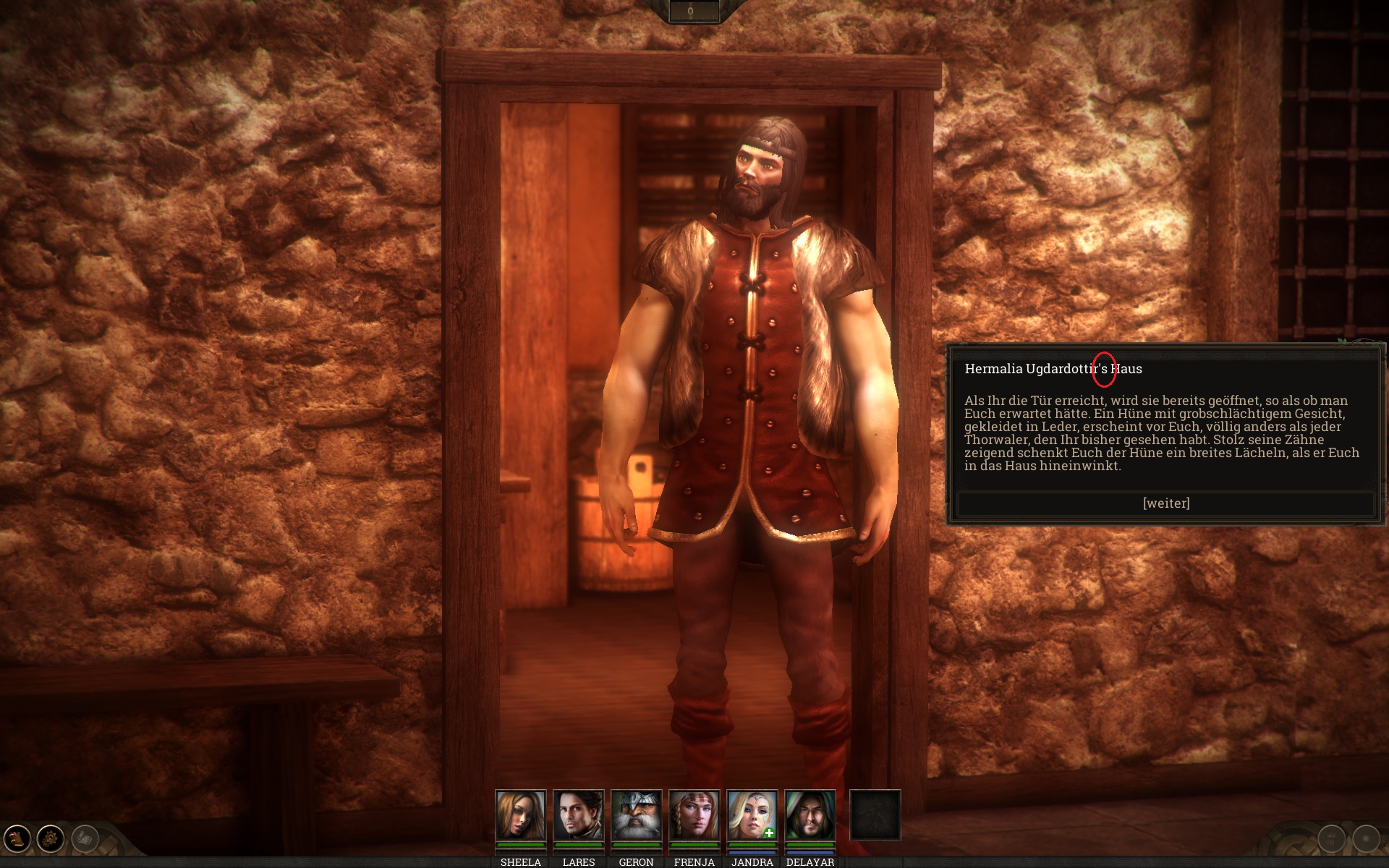
Task: Pick Frenja's party portrait
Action: 694,815
